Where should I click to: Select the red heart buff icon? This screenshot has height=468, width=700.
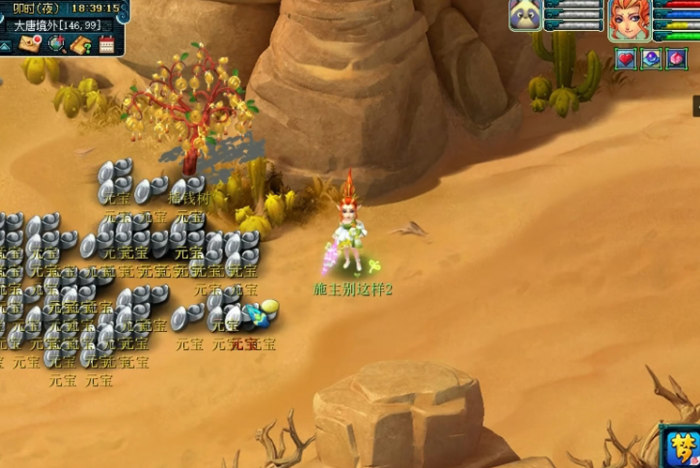[x=625, y=59]
